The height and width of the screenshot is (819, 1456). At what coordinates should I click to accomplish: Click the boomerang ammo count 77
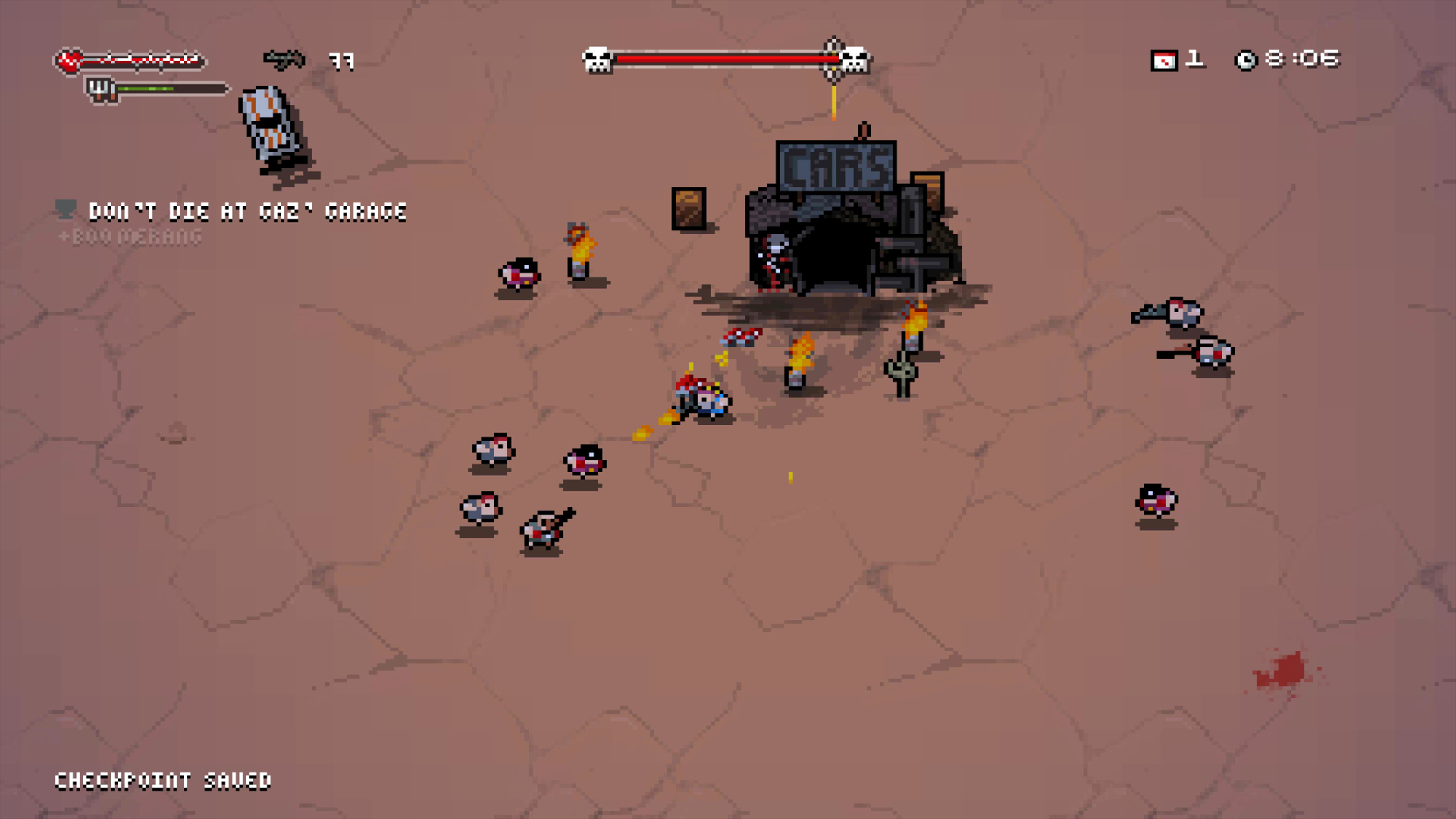[x=343, y=61]
